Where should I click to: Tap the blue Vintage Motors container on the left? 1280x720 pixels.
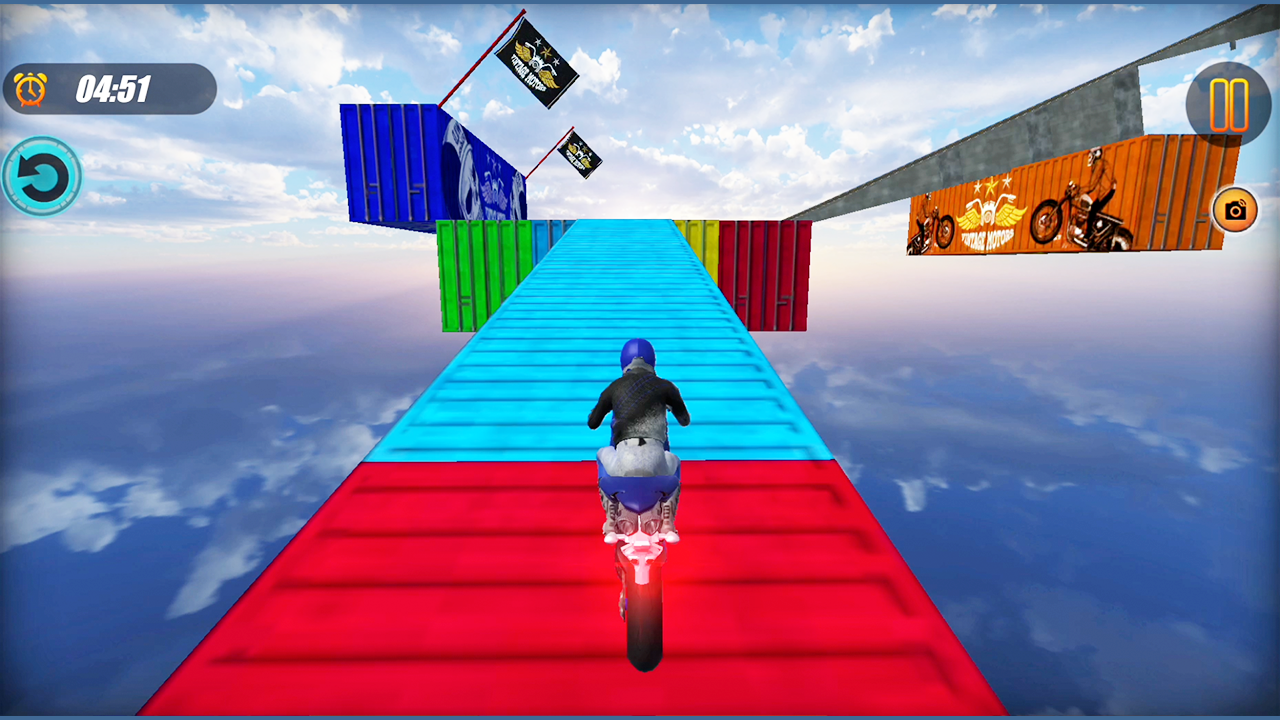[440, 165]
